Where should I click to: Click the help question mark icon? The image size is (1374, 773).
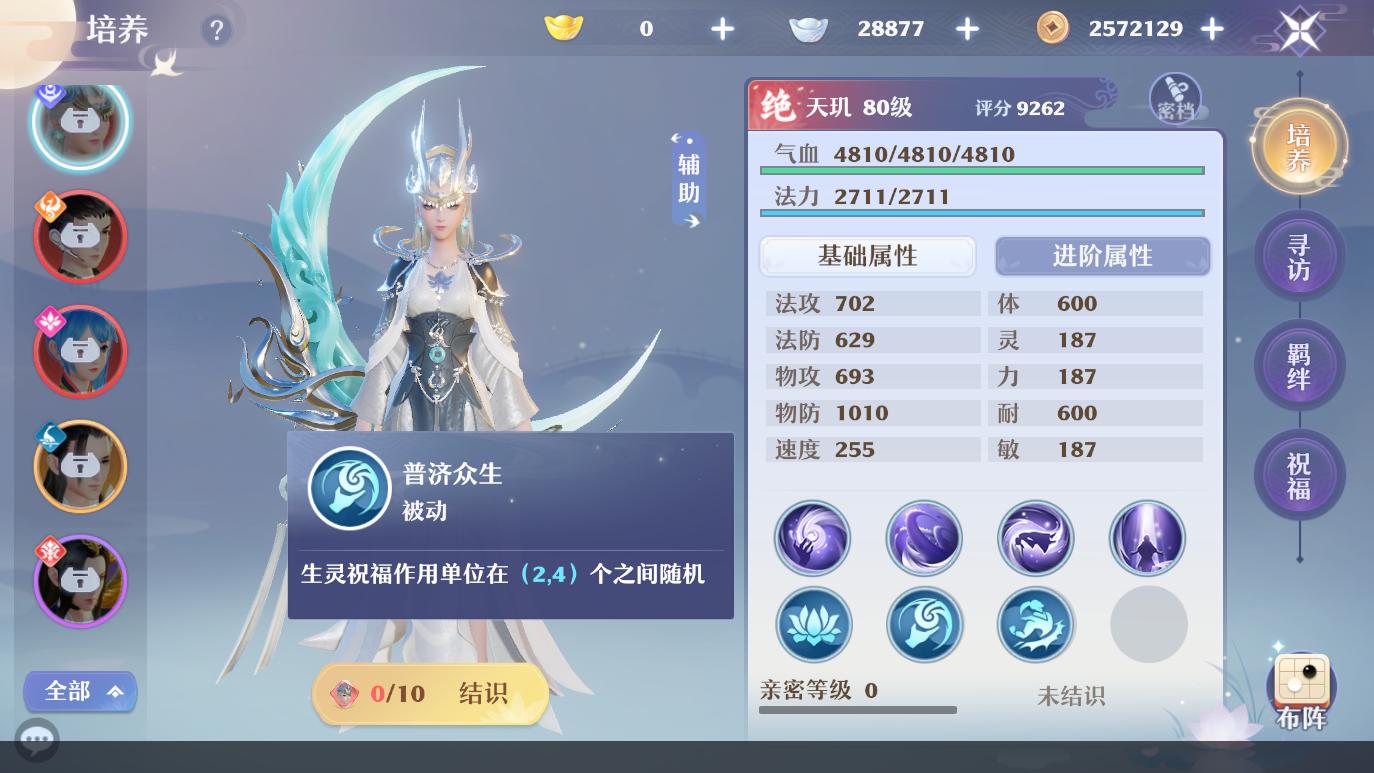(x=217, y=30)
